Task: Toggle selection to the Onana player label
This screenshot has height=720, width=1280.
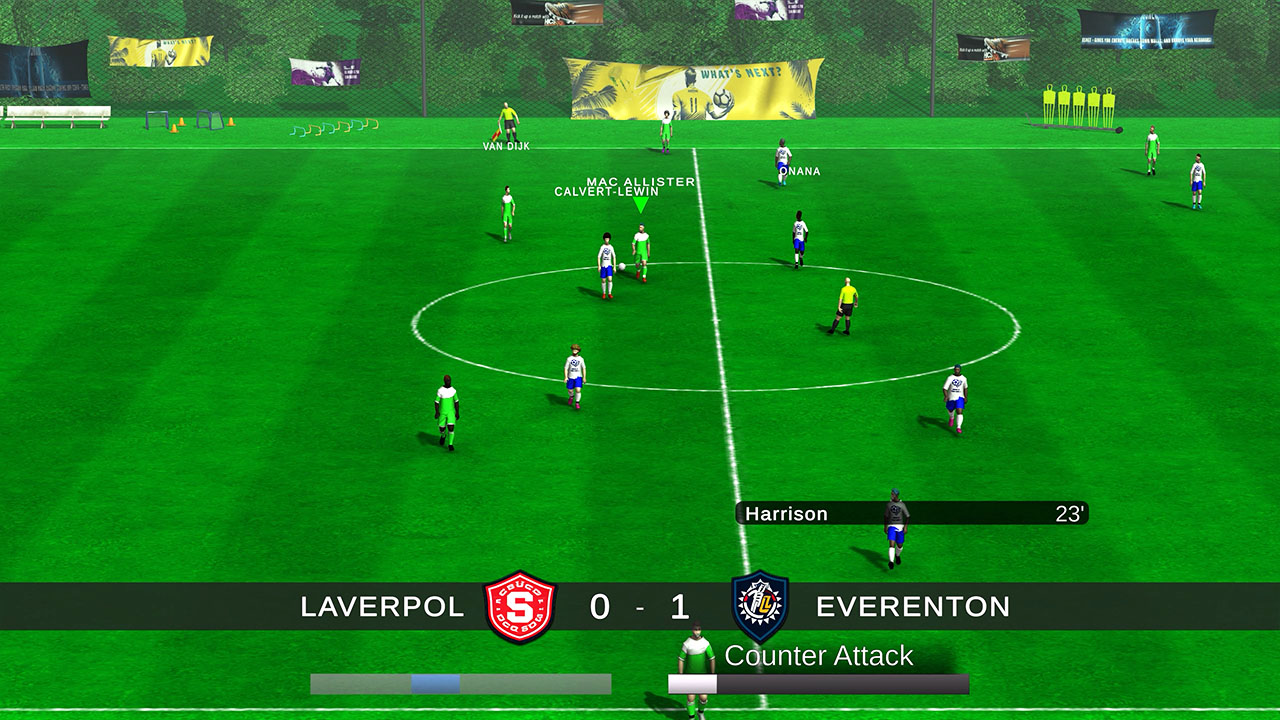Action: pos(799,171)
